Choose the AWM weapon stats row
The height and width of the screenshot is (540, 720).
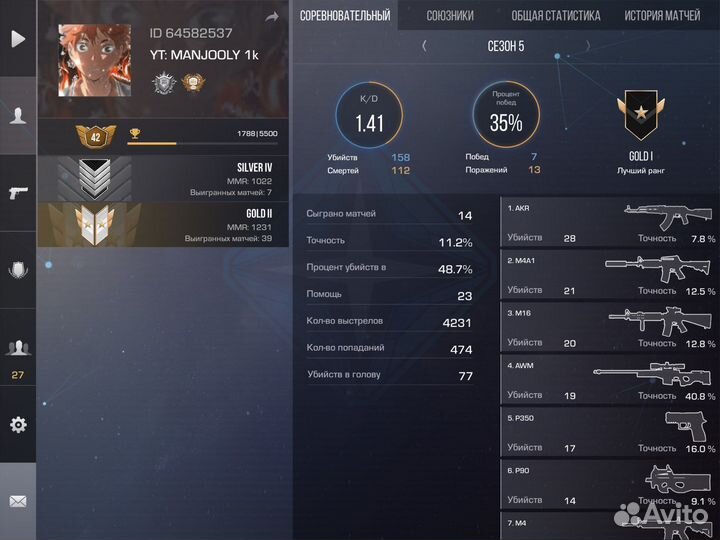point(610,379)
